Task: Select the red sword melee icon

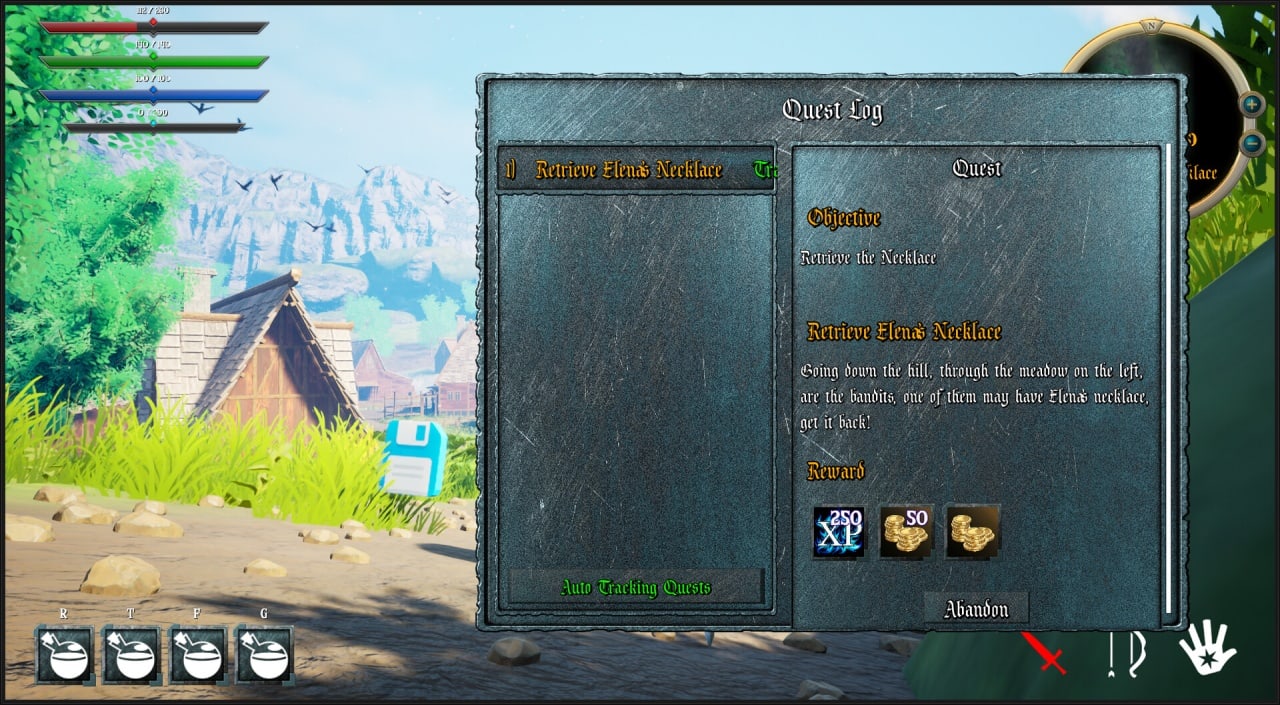Action: (x=1044, y=652)
